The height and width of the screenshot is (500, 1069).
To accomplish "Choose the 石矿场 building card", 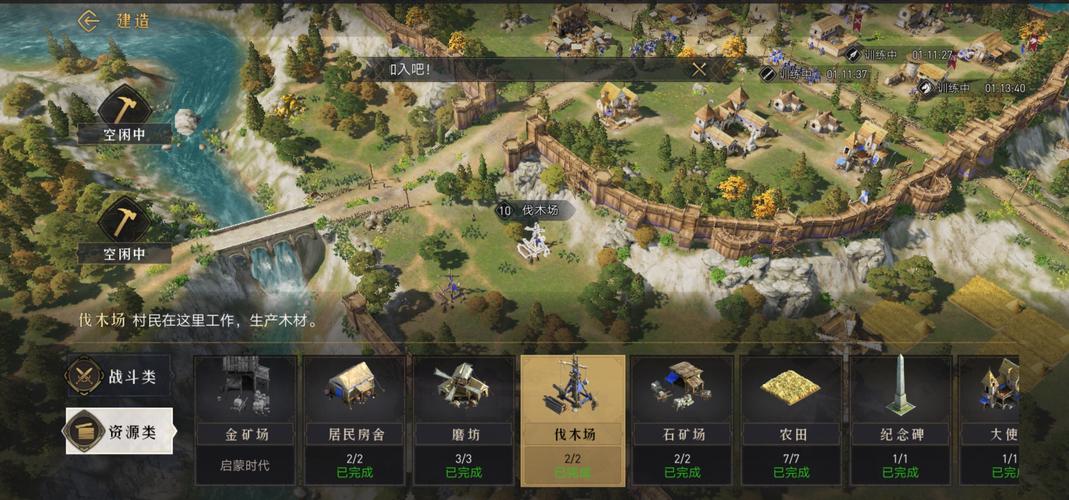I will point(681,419).
